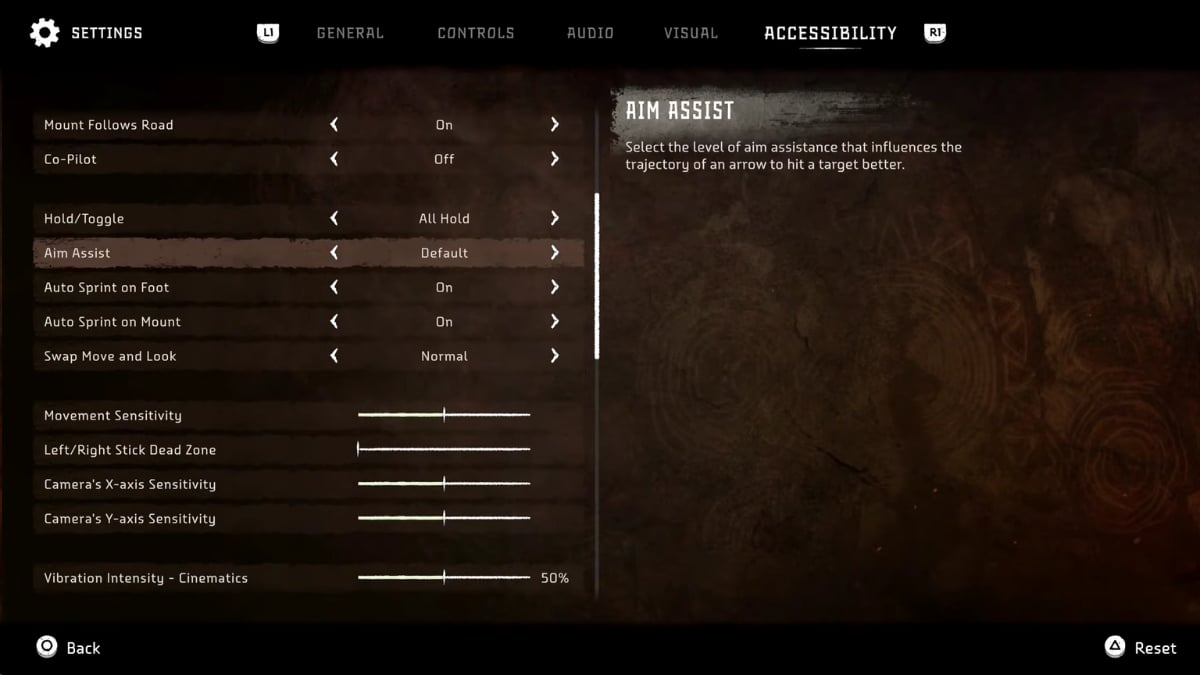Toggle Auto Sprint on Foot right arrow

554,287
